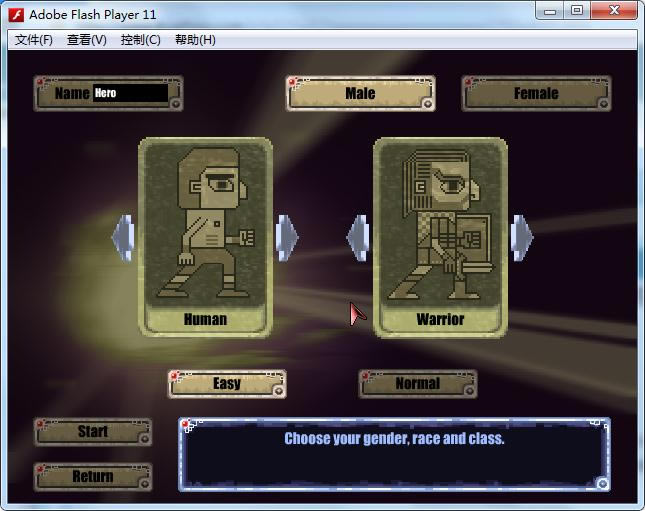Choose Easy difficulty
The height and width of the screenshot is (511, 645).
227,384
